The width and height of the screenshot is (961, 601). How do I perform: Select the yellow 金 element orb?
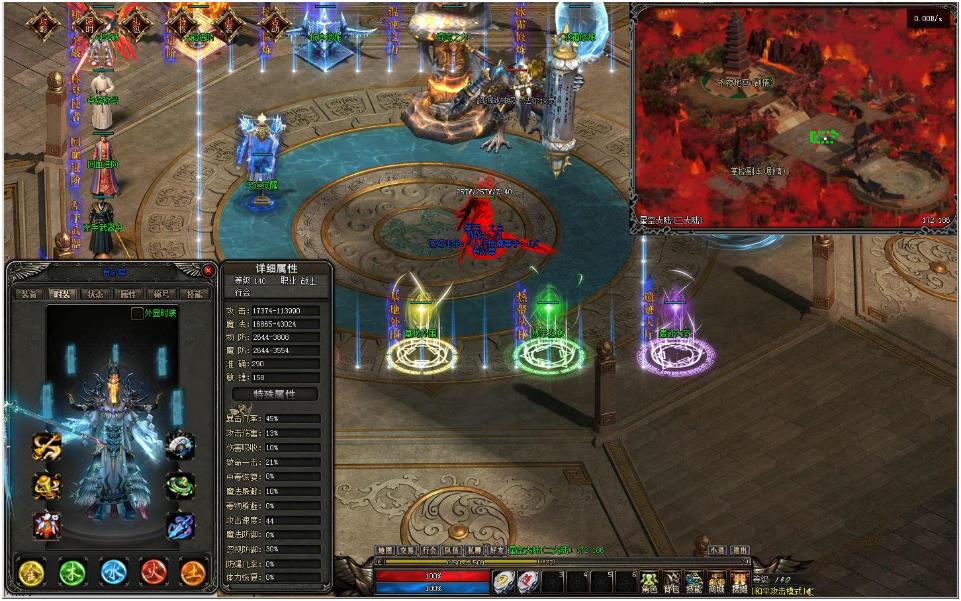click(32, 571)
